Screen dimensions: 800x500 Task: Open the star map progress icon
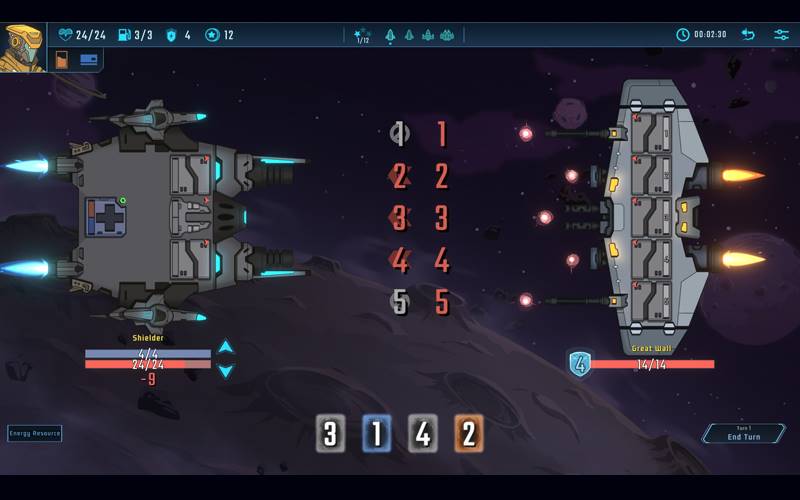coord(362,35)
